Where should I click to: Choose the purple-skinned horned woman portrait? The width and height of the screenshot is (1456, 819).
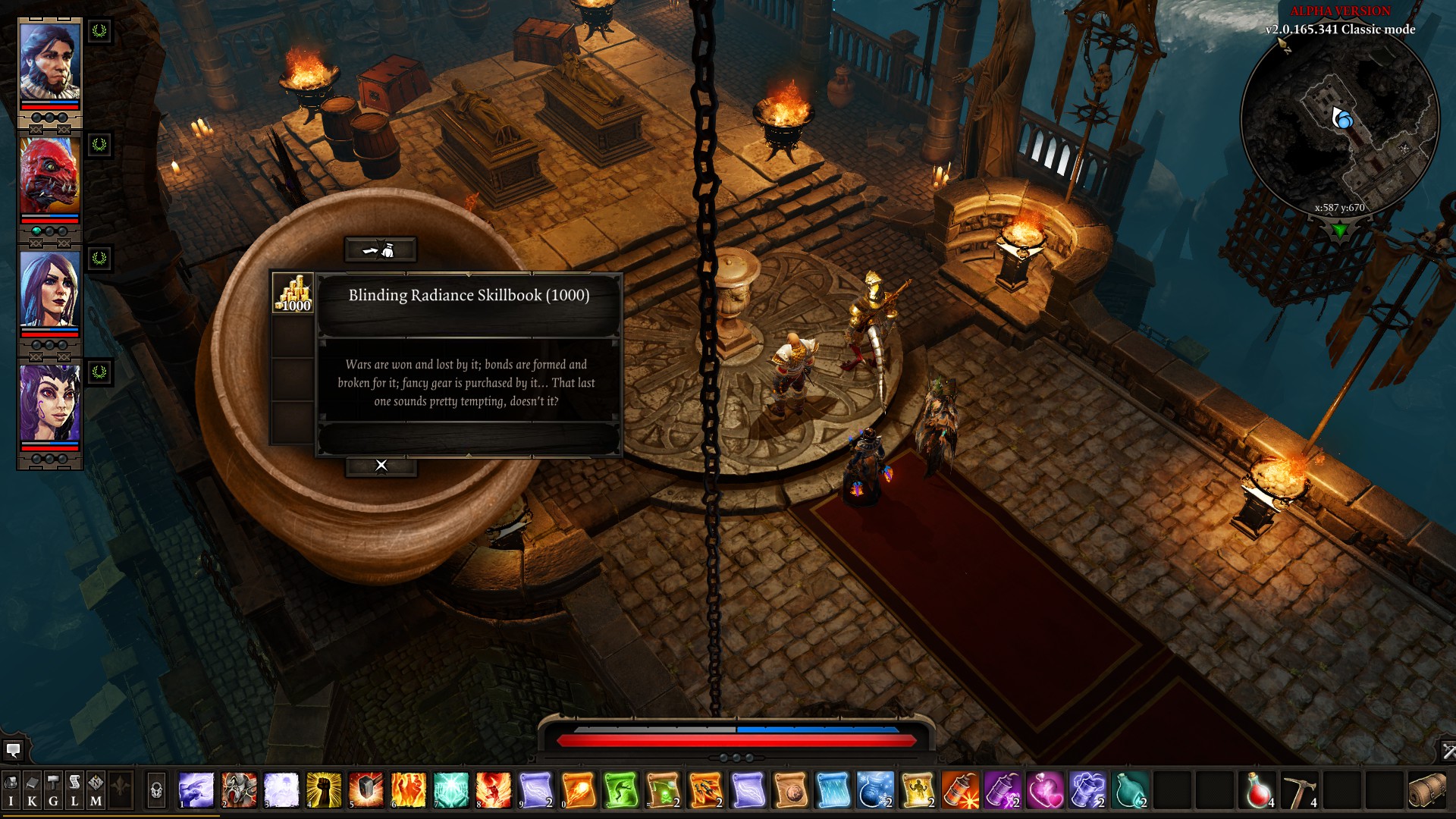point(49,403)
